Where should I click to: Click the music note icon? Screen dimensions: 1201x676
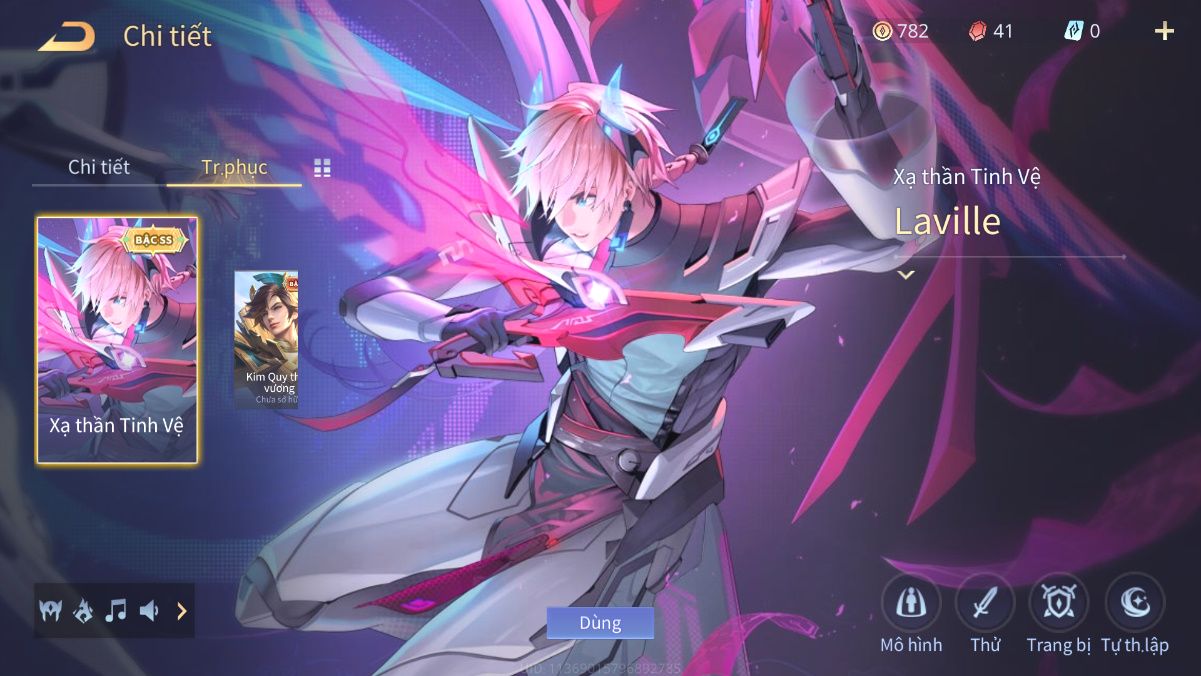pos(116,610)
